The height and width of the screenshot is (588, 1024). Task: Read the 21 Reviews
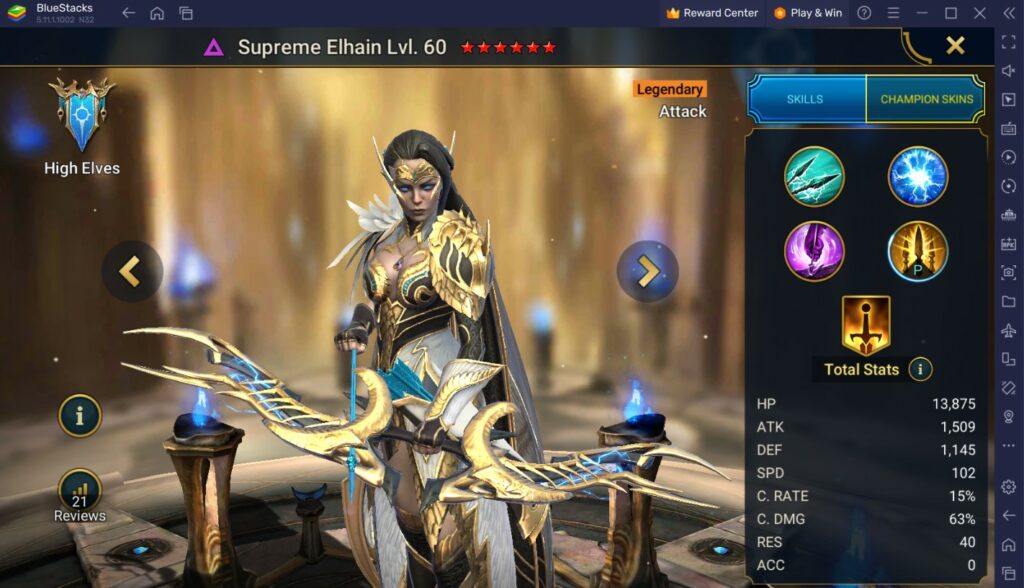[80, 496]
